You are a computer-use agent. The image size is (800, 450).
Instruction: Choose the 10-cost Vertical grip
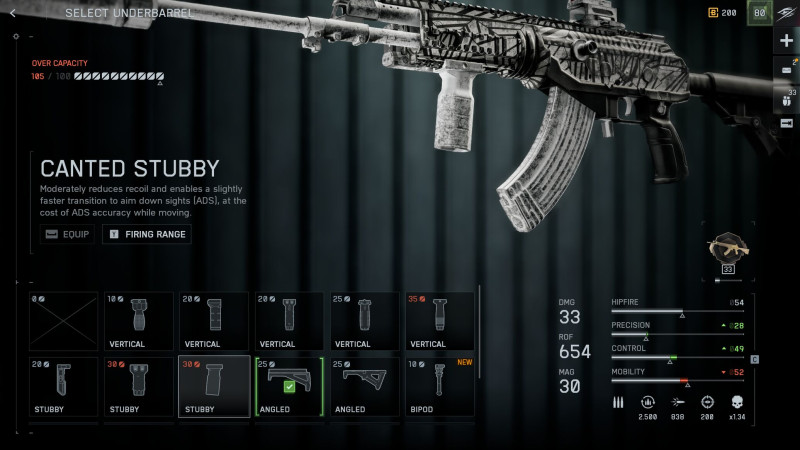click(x=138, y=320)
